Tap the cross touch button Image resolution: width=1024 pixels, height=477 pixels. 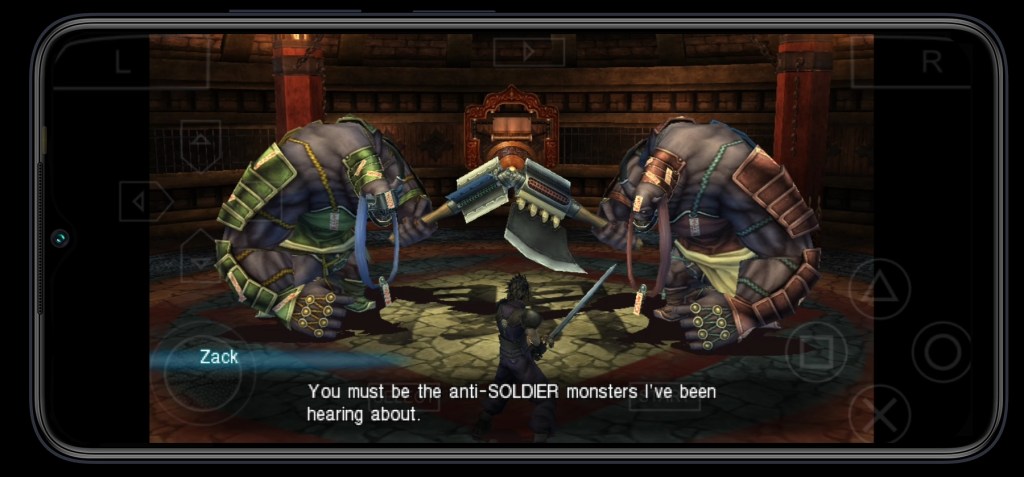pos(879,414)
